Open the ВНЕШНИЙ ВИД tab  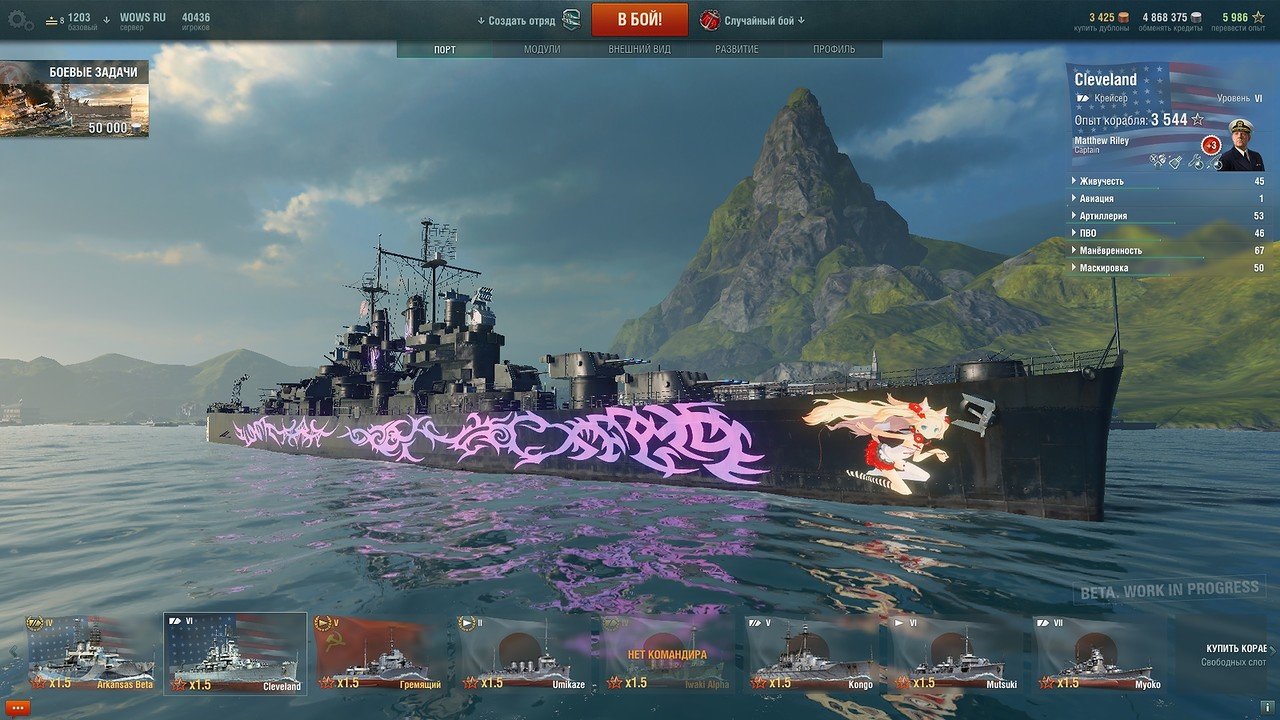tap(639, 50)
